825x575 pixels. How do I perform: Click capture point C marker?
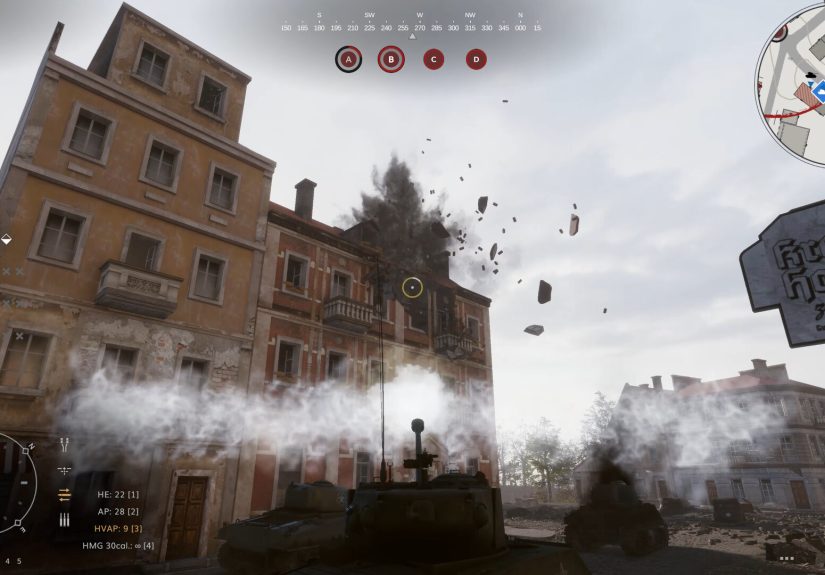coord(433,59)
